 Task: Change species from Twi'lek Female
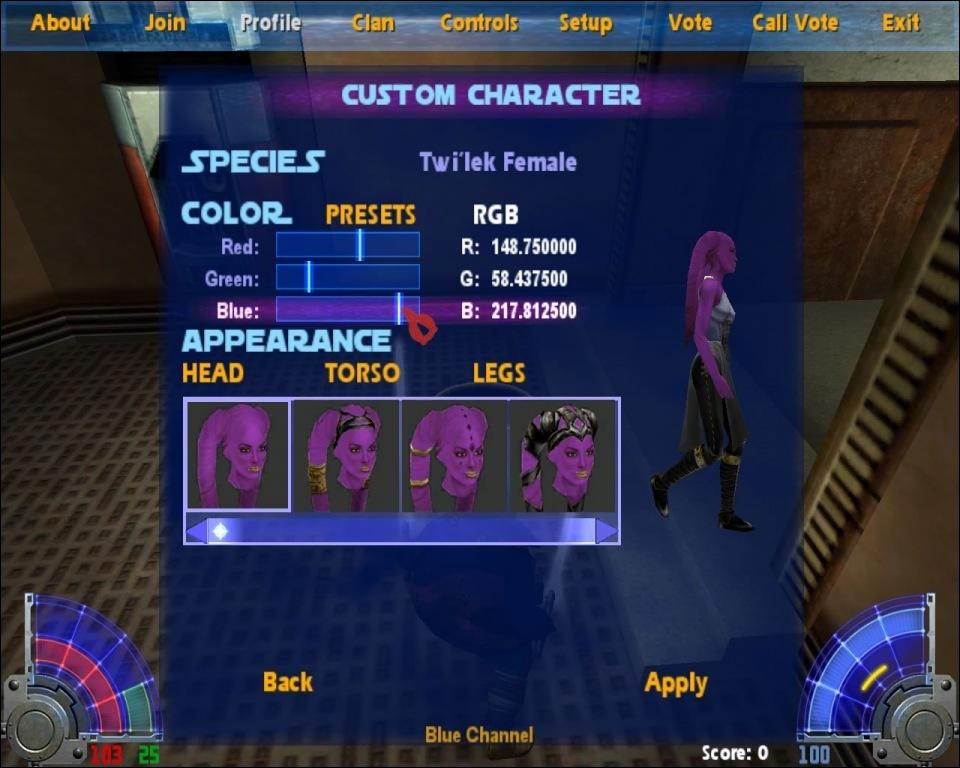point(497,162)
